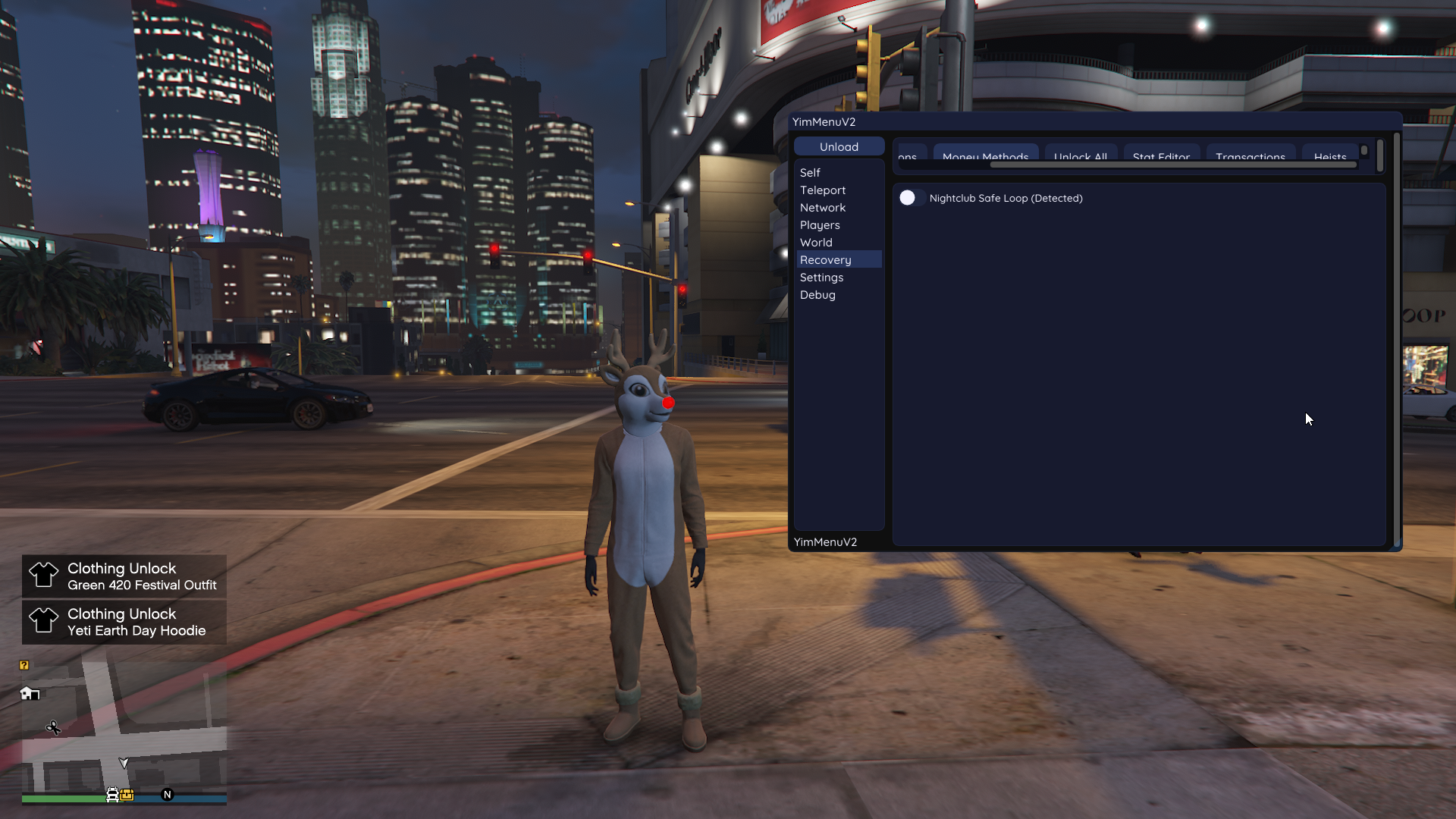Screen dimensions: 1456x819
Task: Switch to the Self category
Action: (810, 172)
